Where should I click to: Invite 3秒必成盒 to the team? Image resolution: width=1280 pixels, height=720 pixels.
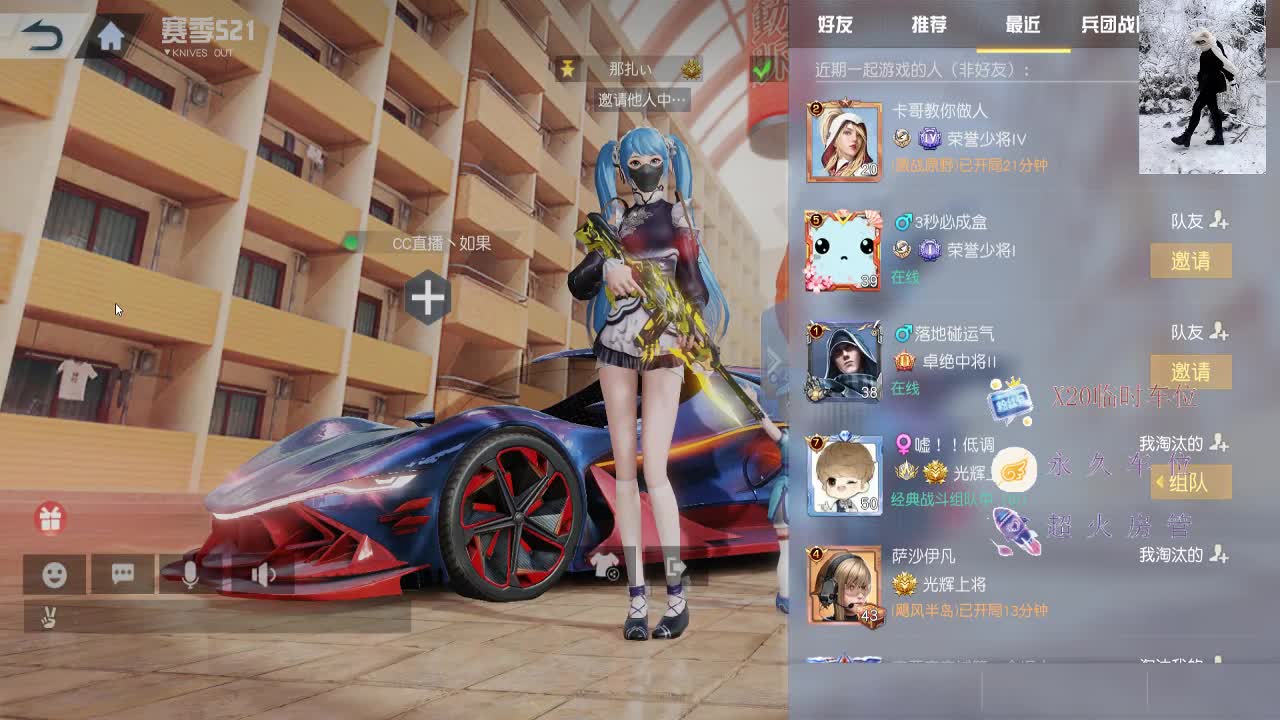click(x=1193, y=261)
